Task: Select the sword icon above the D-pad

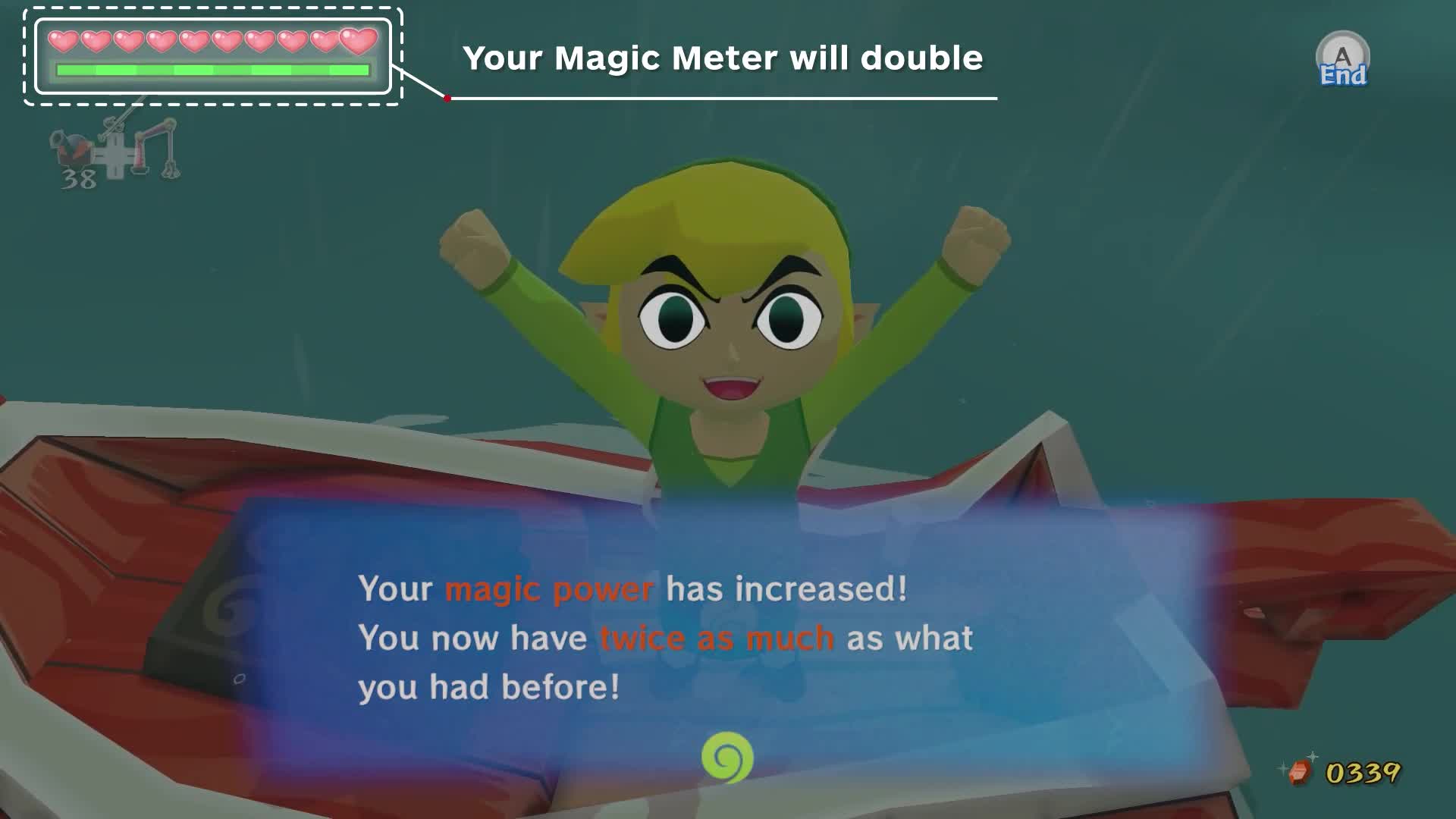Action: click(x=114, y=126)
